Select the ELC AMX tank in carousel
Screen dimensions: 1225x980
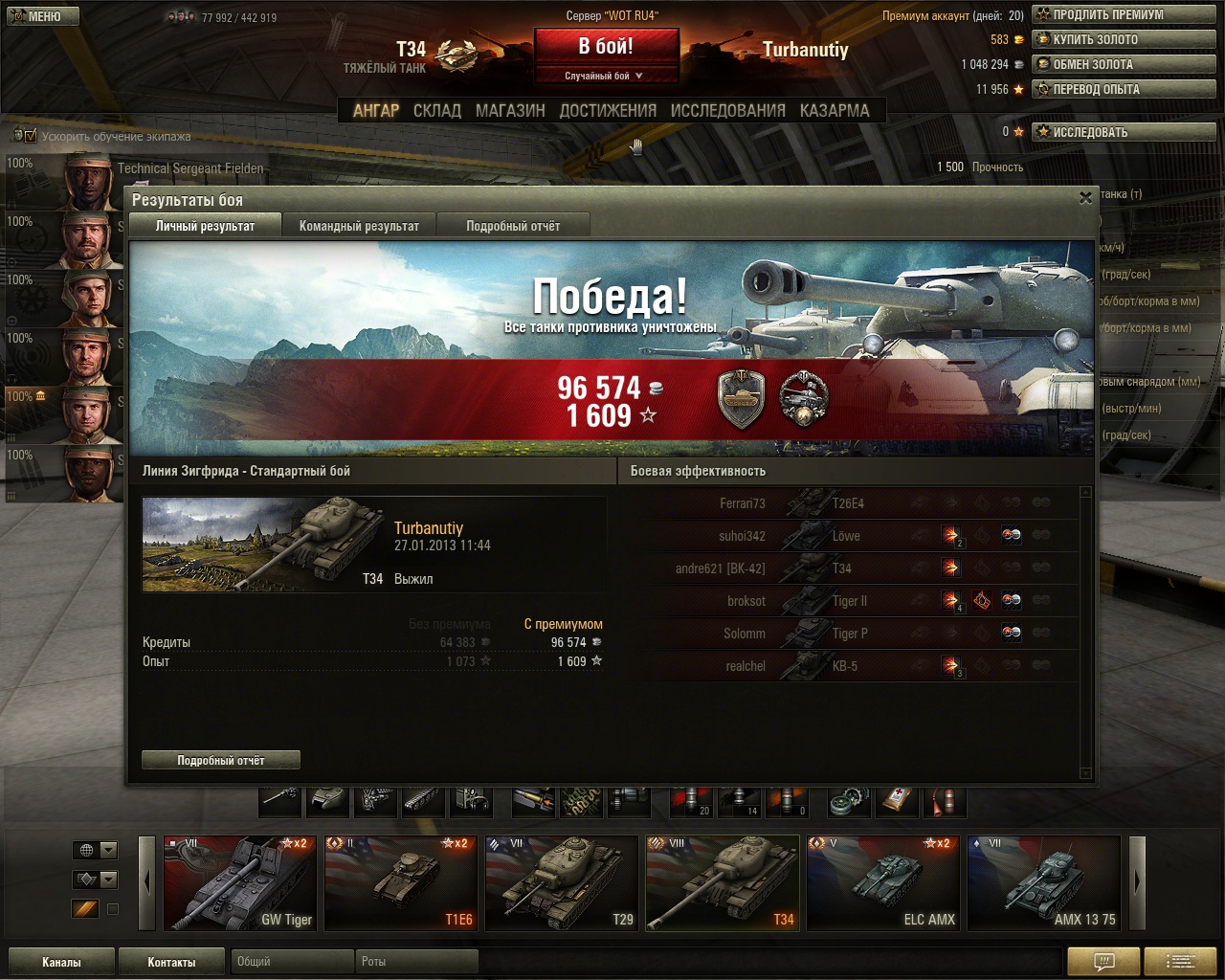[x=883, y=883]
